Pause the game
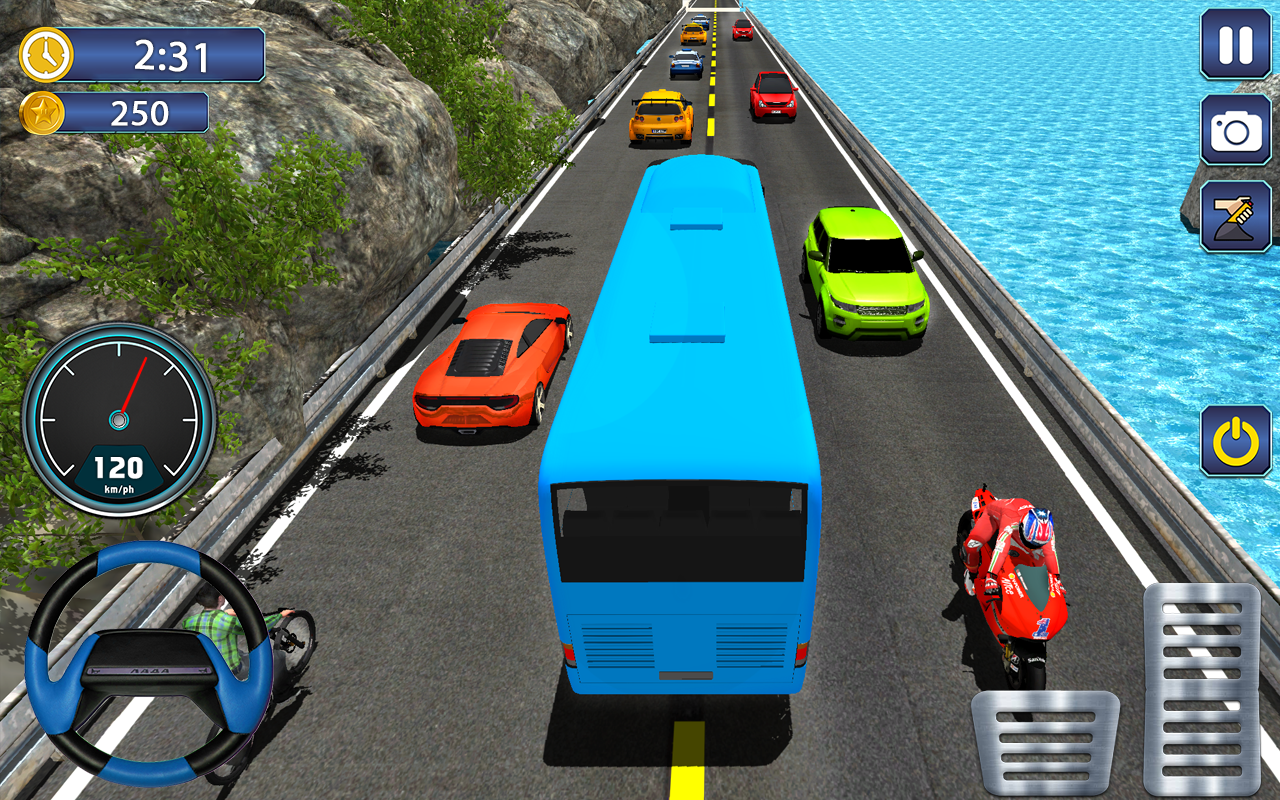 click(x=1230, y=45)
